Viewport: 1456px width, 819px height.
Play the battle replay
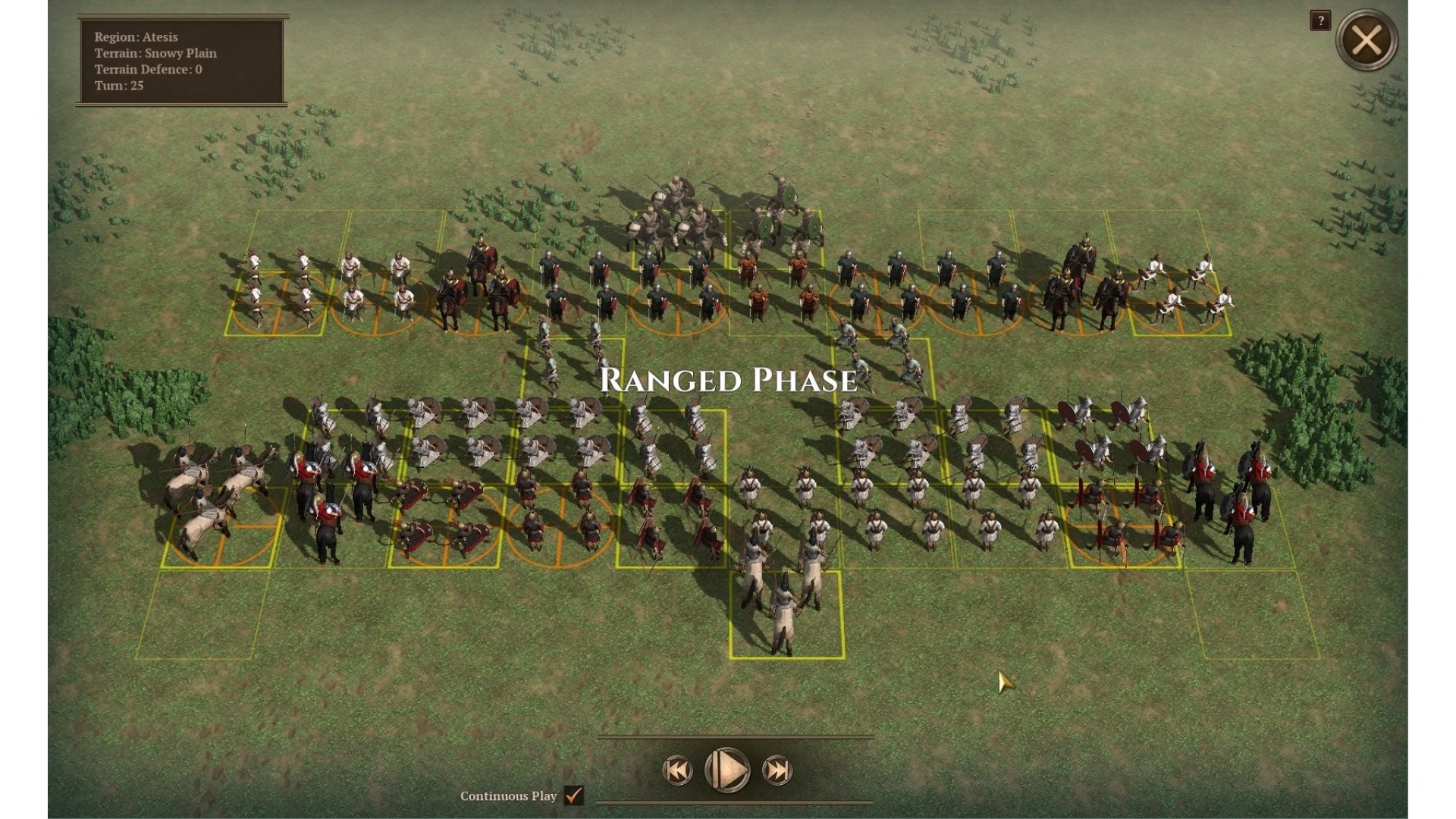click(x=727, y=770)
